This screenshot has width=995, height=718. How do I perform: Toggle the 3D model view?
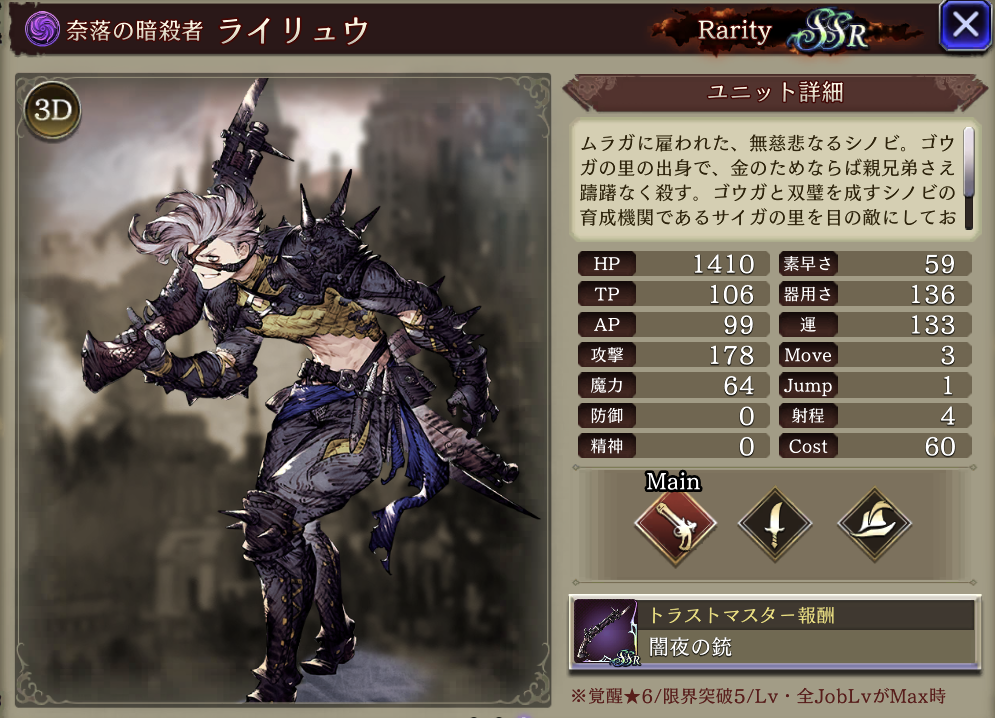(x=53, y=111)
